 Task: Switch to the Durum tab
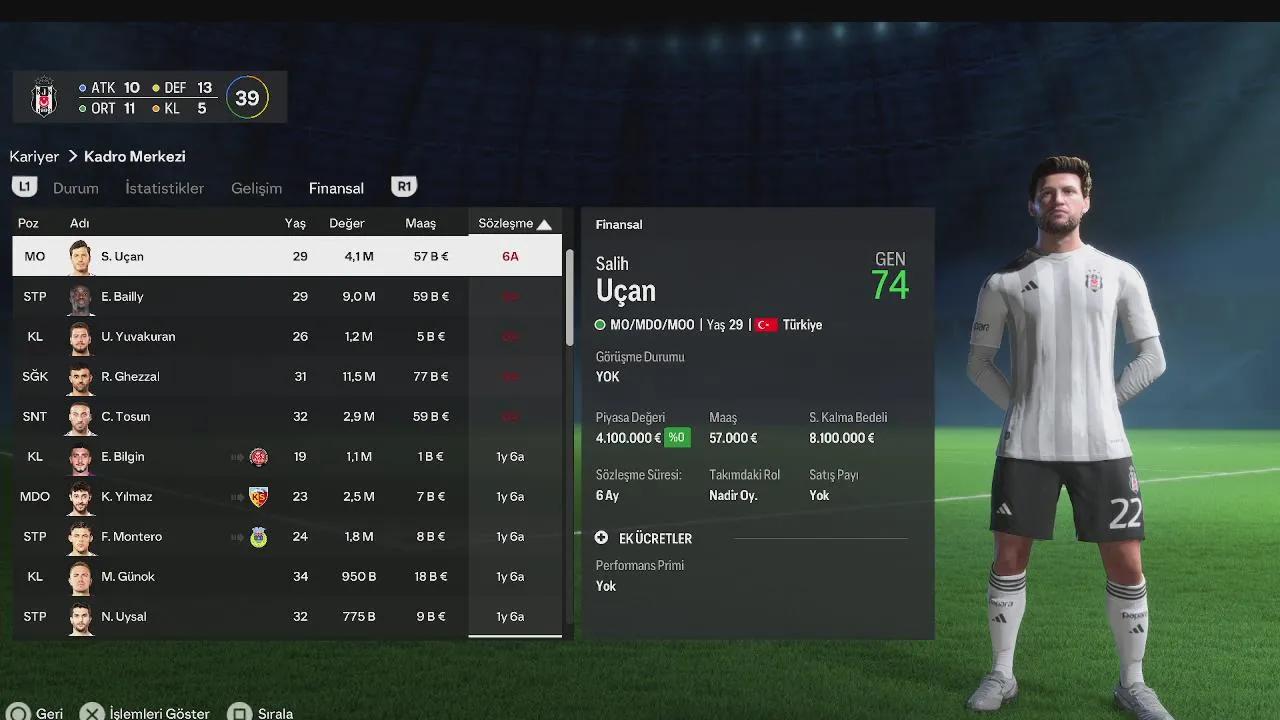pyautogui.click(x=75, y=188)
